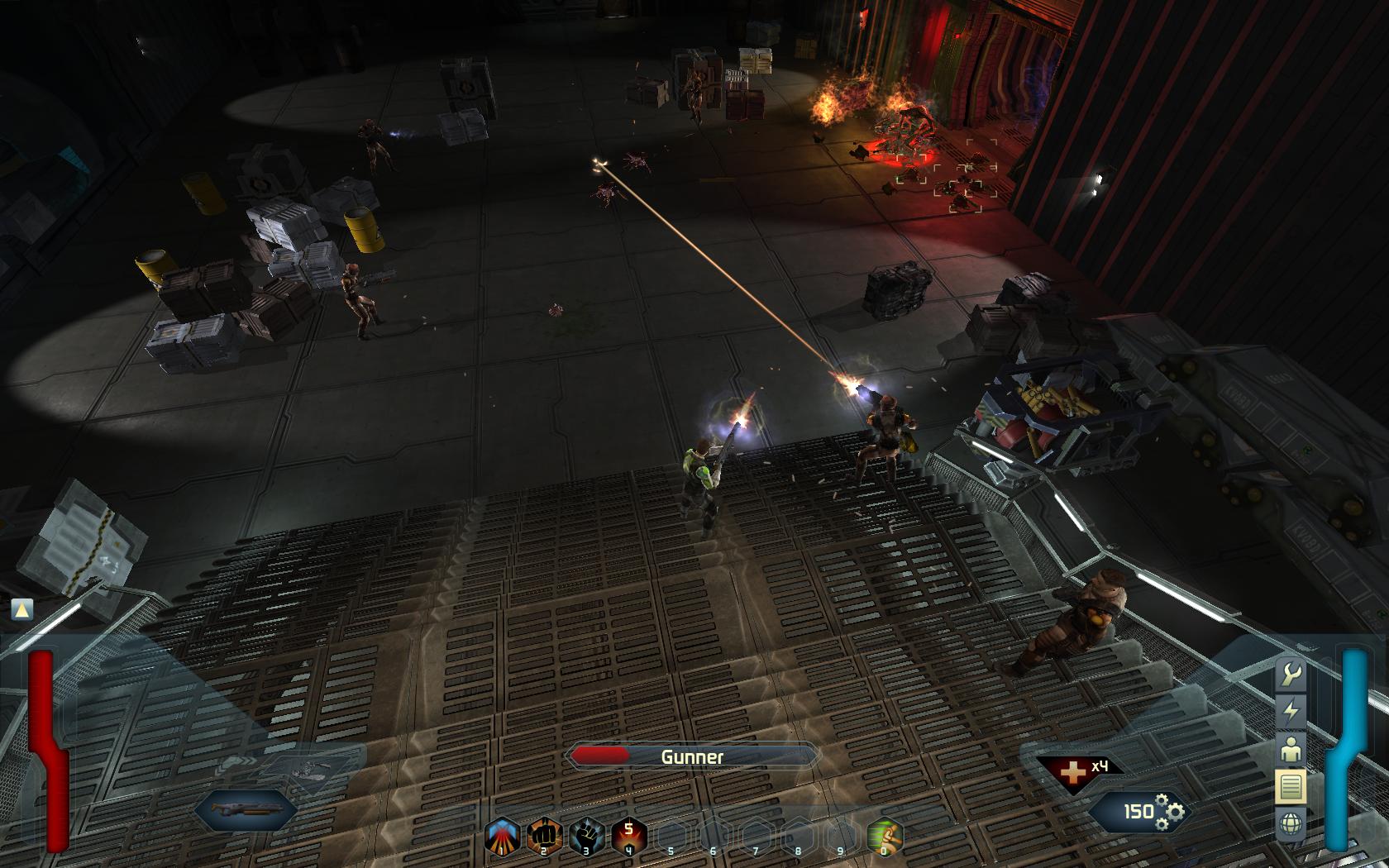Trigger the blue raised-fist ability in slot 3
This screenshot has width=1389, height=868.
(587, 836)
